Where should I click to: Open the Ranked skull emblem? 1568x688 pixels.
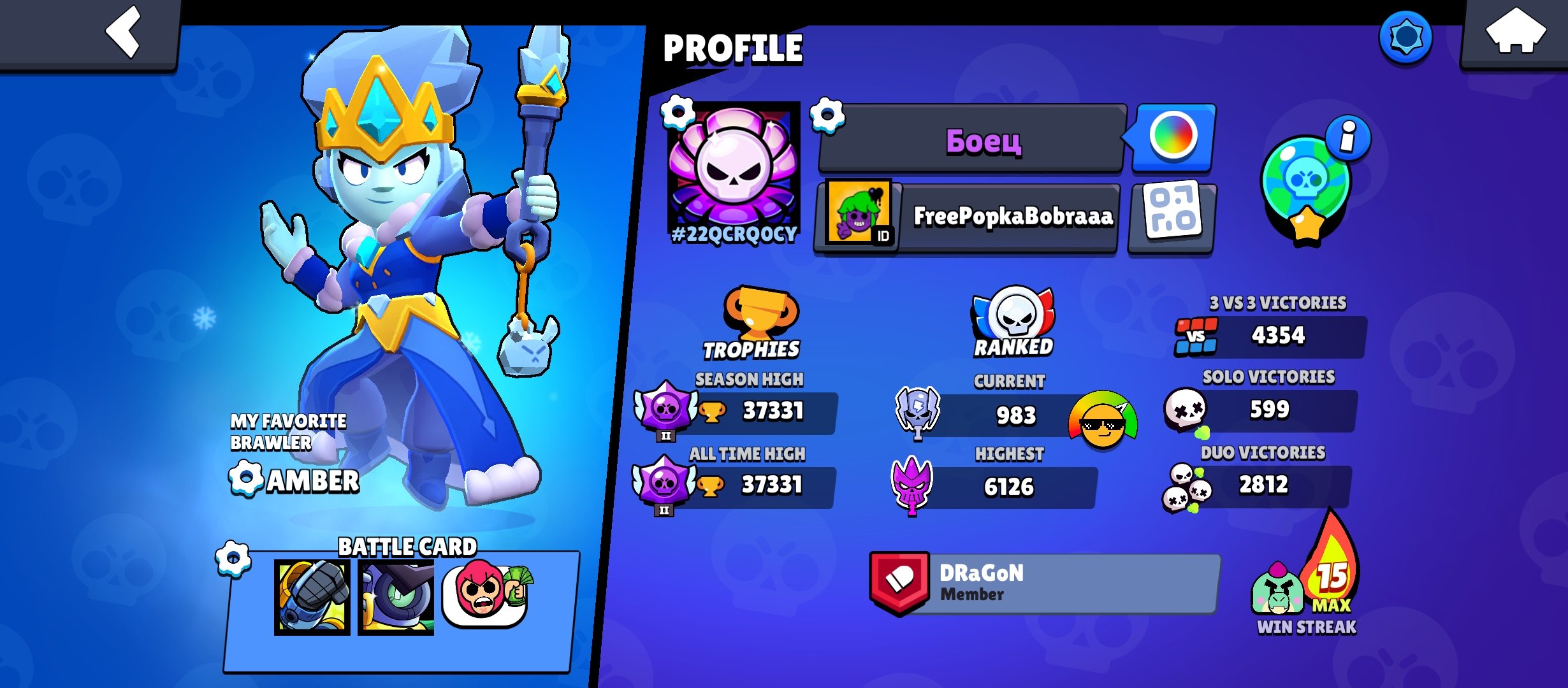[x=1013, y=315]
